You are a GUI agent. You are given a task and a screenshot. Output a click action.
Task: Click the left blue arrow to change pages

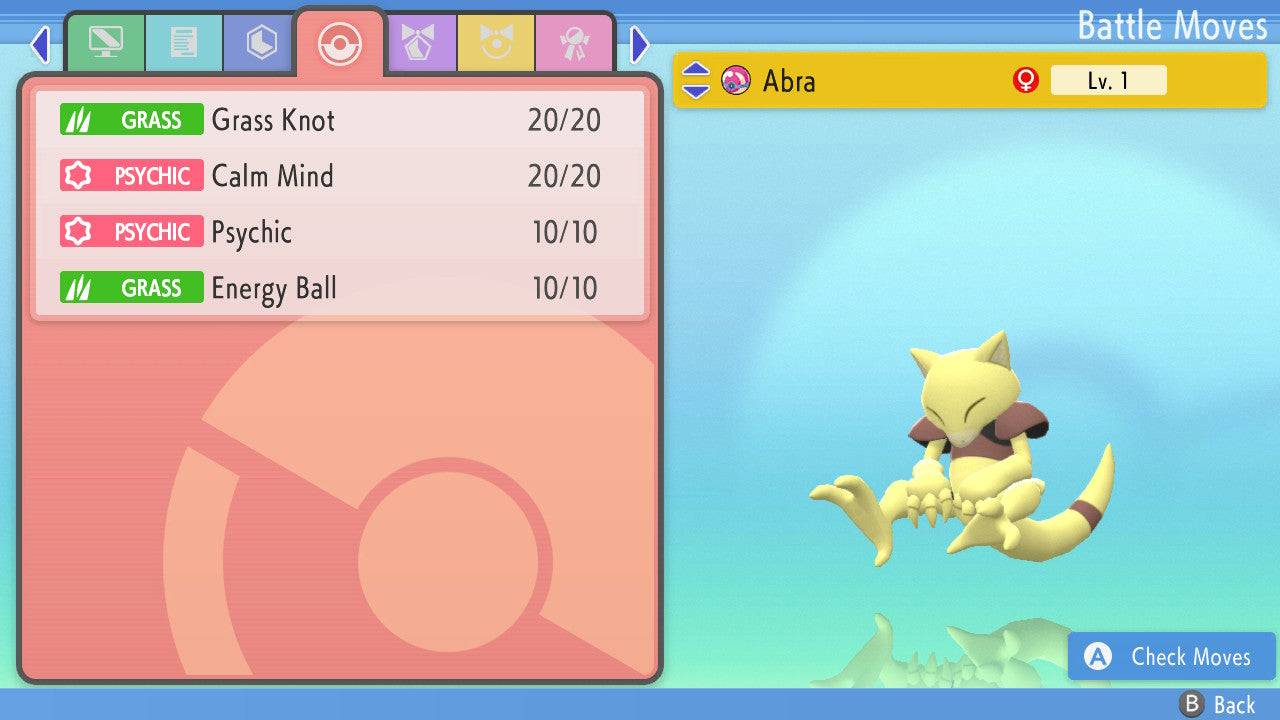click(x=40, y=44)
